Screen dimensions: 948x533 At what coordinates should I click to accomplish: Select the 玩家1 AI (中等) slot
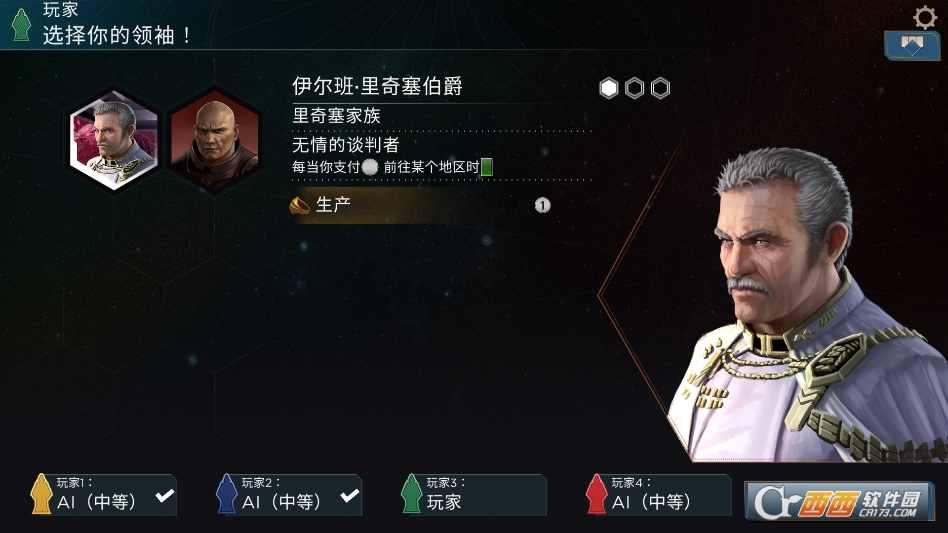104,495
